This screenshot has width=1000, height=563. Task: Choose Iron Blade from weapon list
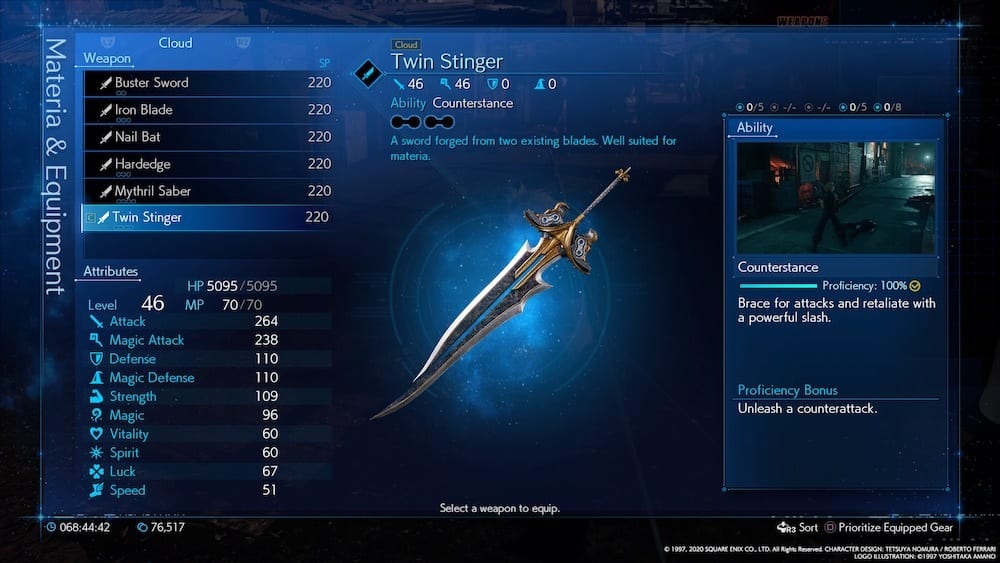pyautogui.click(x=206, y=111)
